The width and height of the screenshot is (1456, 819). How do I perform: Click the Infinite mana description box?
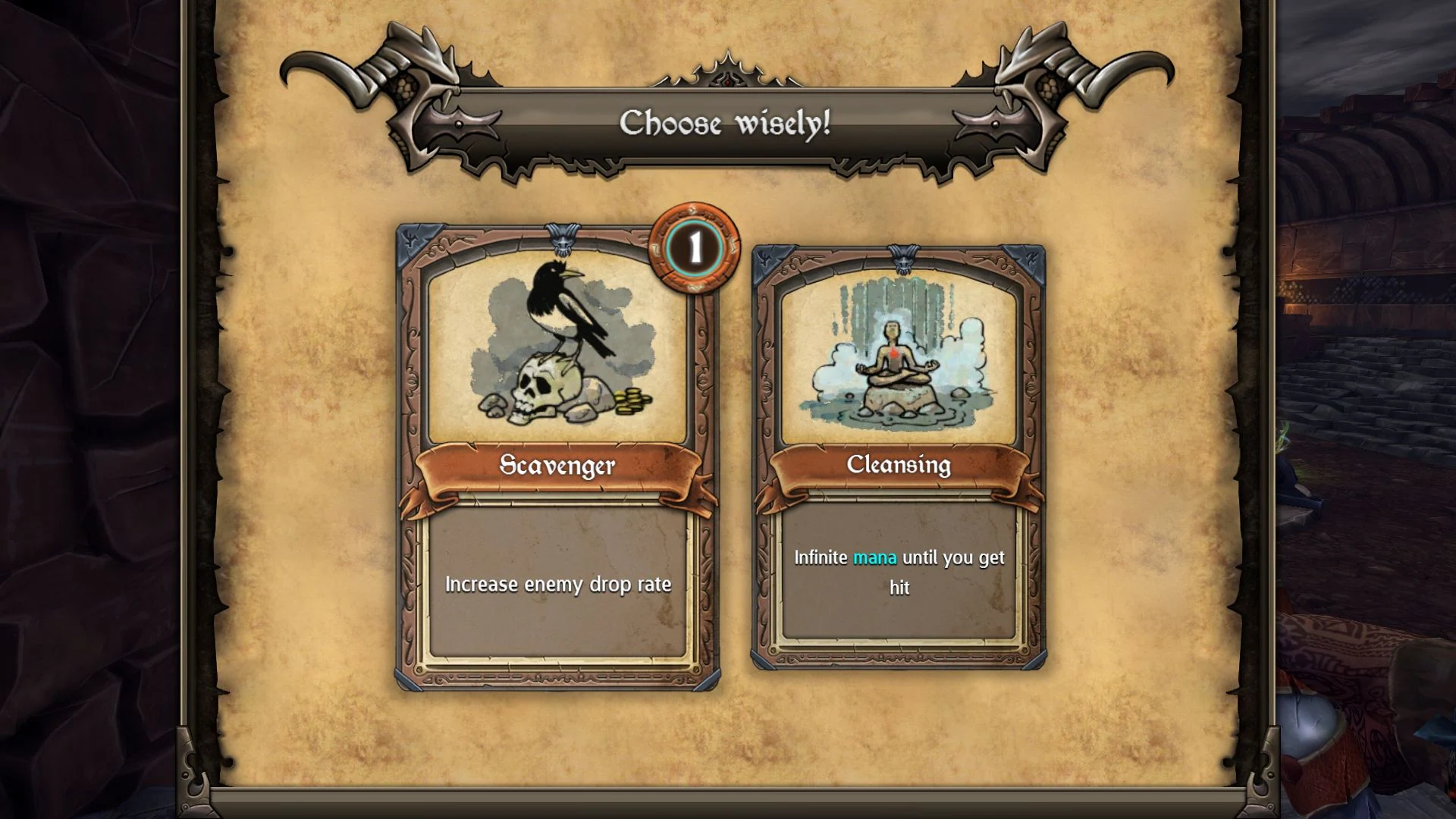[x=899, y=573]
